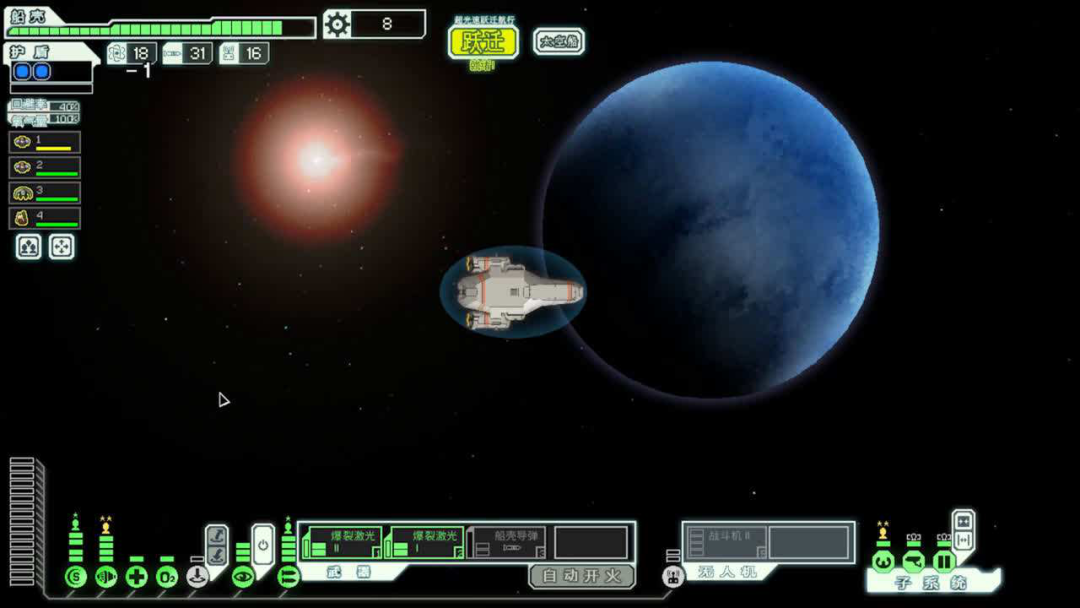The image size is (1080, 608).
Task: Hit the yellow 跃迁 jump button
Action: pos(483,42)
